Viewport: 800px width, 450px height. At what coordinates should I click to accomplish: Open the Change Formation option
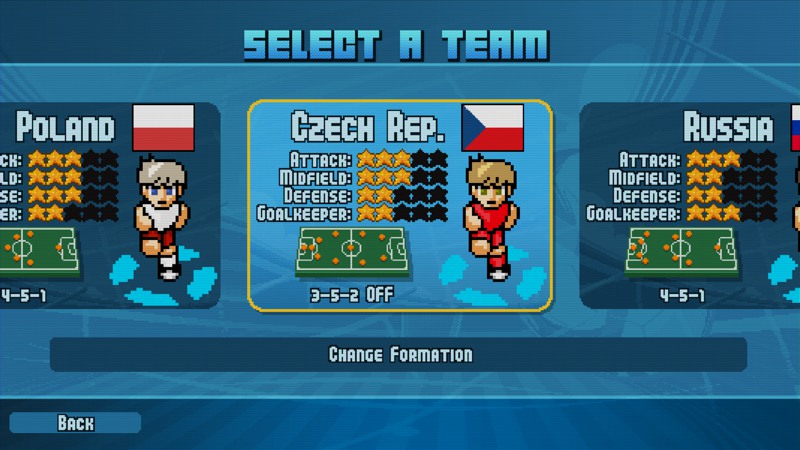399,355
